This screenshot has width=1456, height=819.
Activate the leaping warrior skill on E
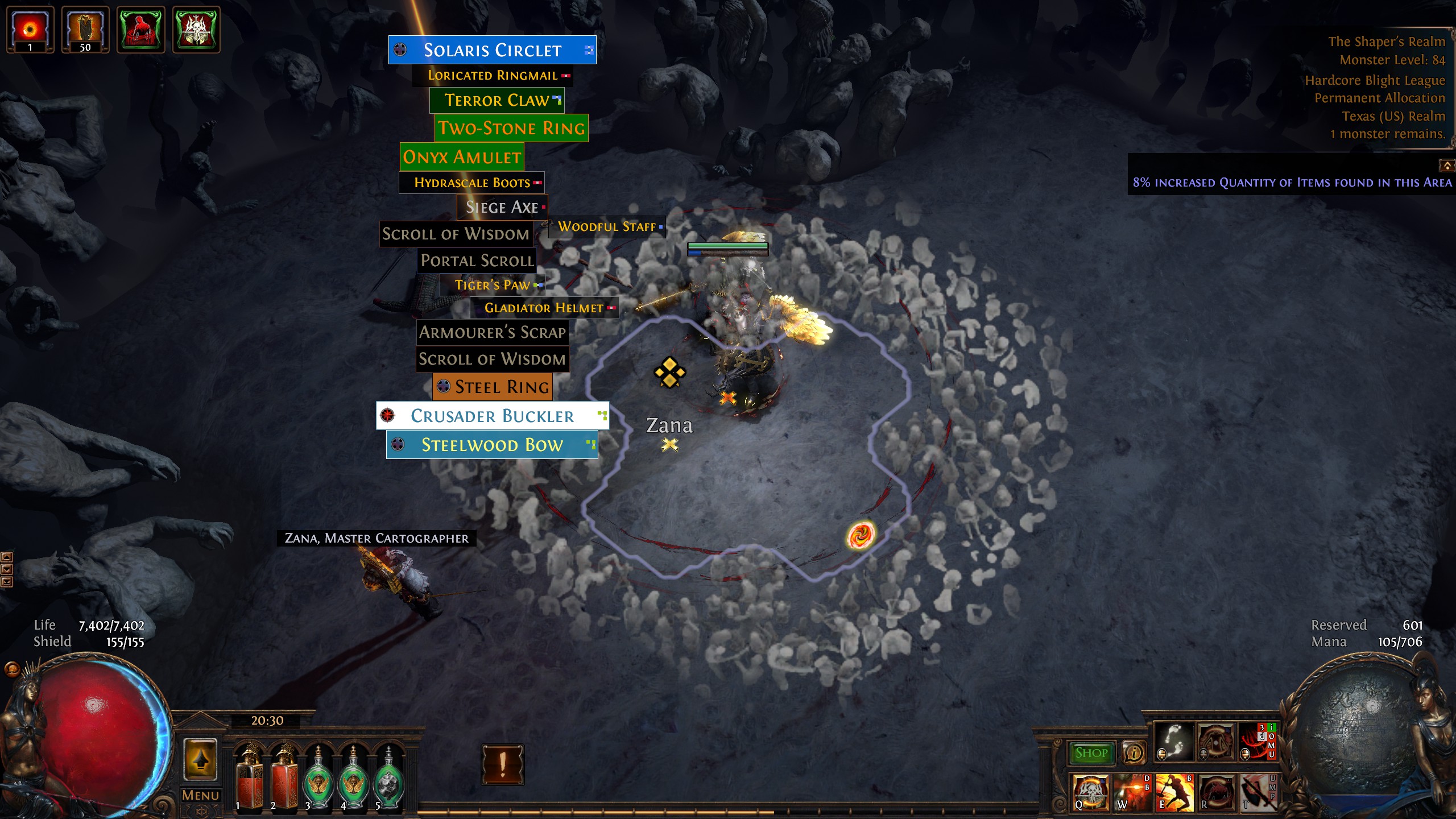coord(1174,792)
